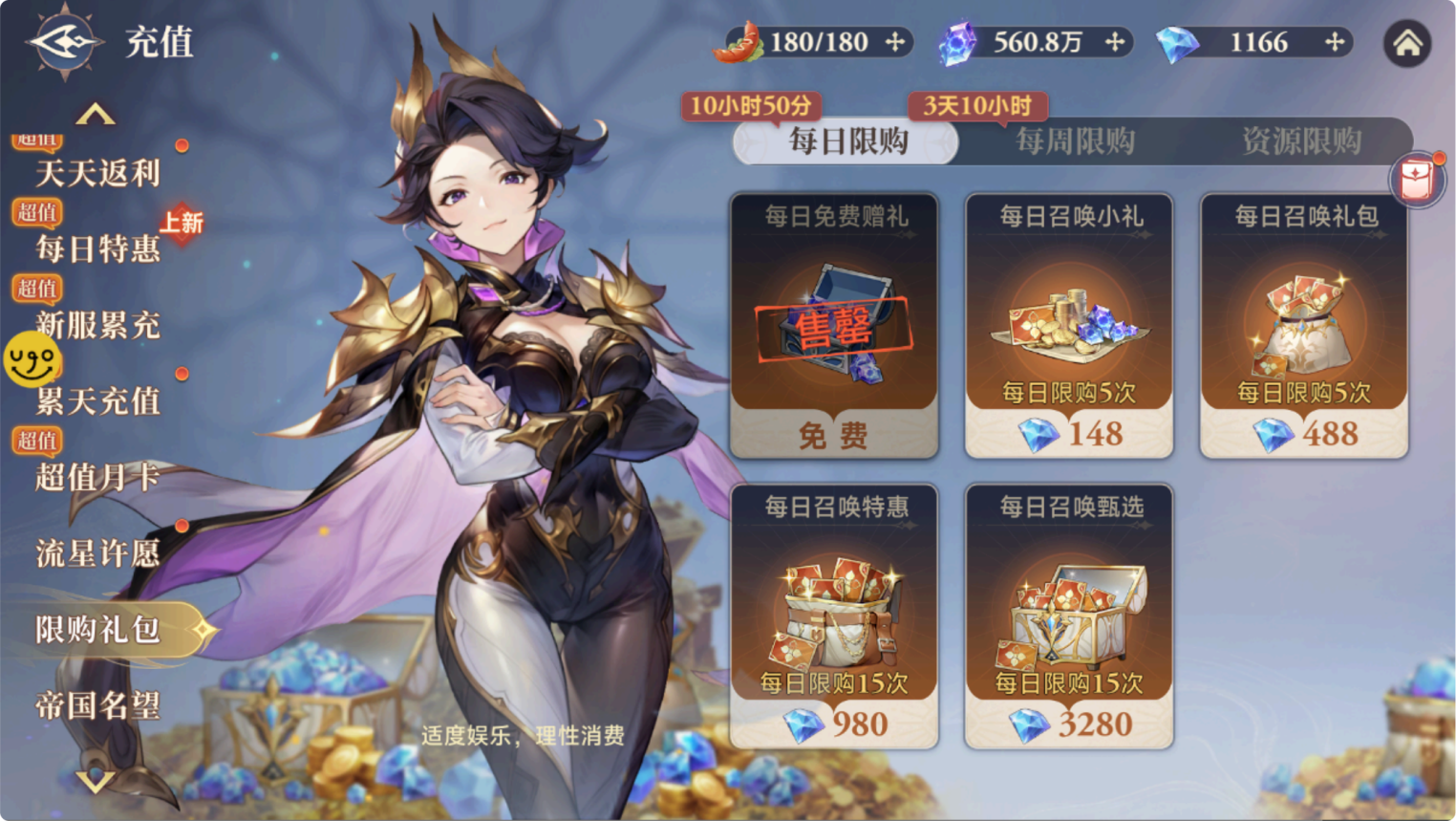The image size is (1456, 821).
Task: Select 超值月卡 in the side menu
Action: [97, 476]
